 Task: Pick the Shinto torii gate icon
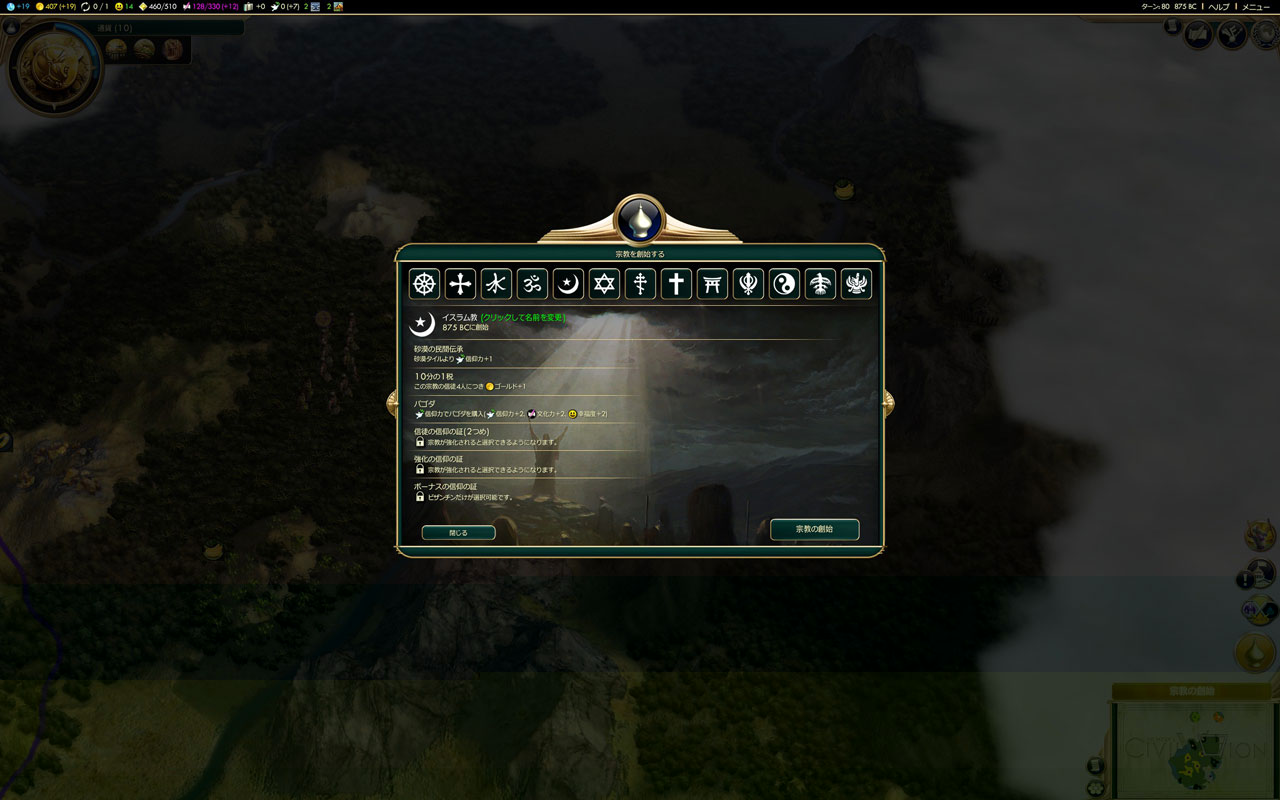click(712, 284)
